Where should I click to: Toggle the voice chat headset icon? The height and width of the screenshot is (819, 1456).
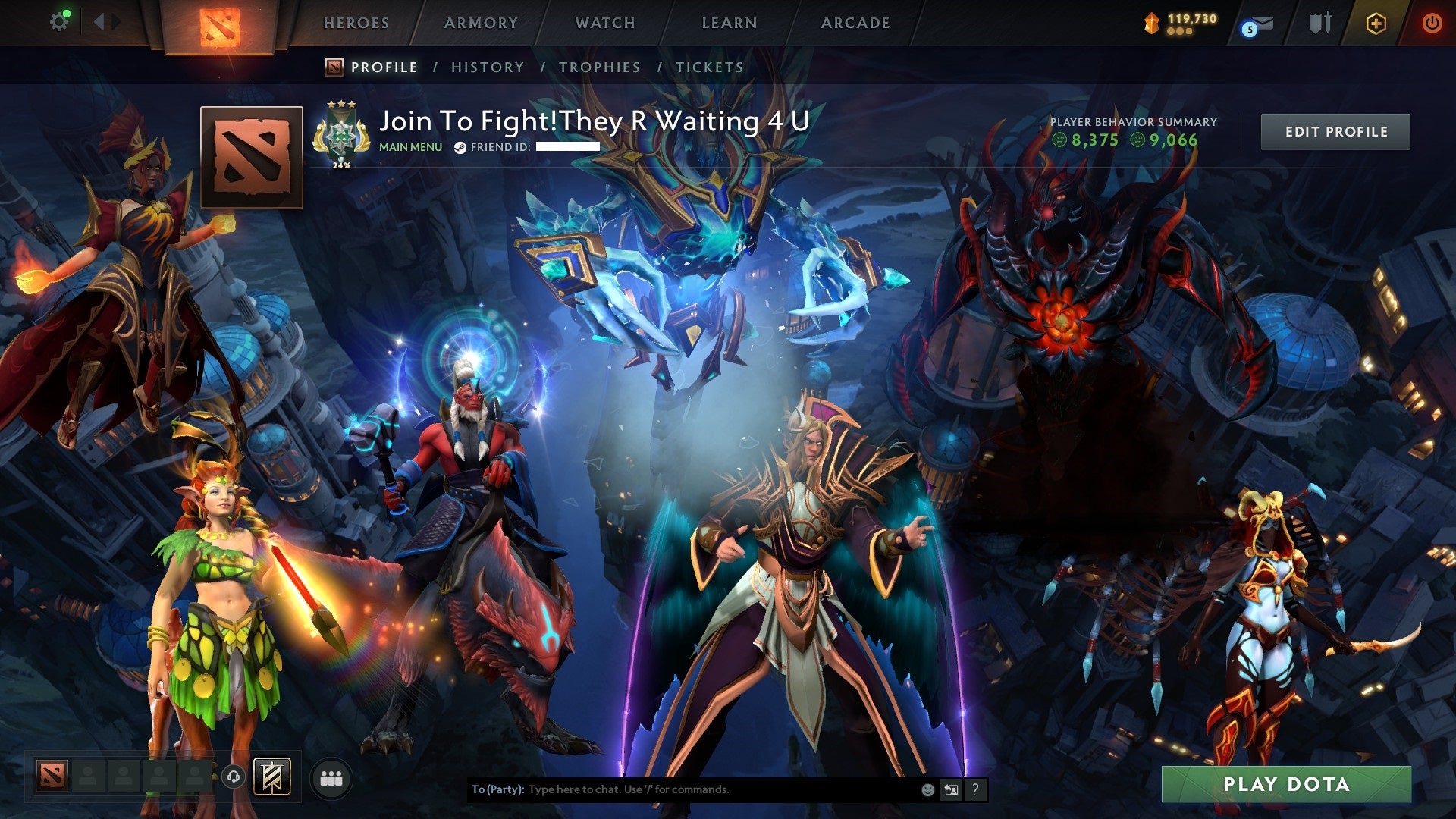click(x=234, y=777)
